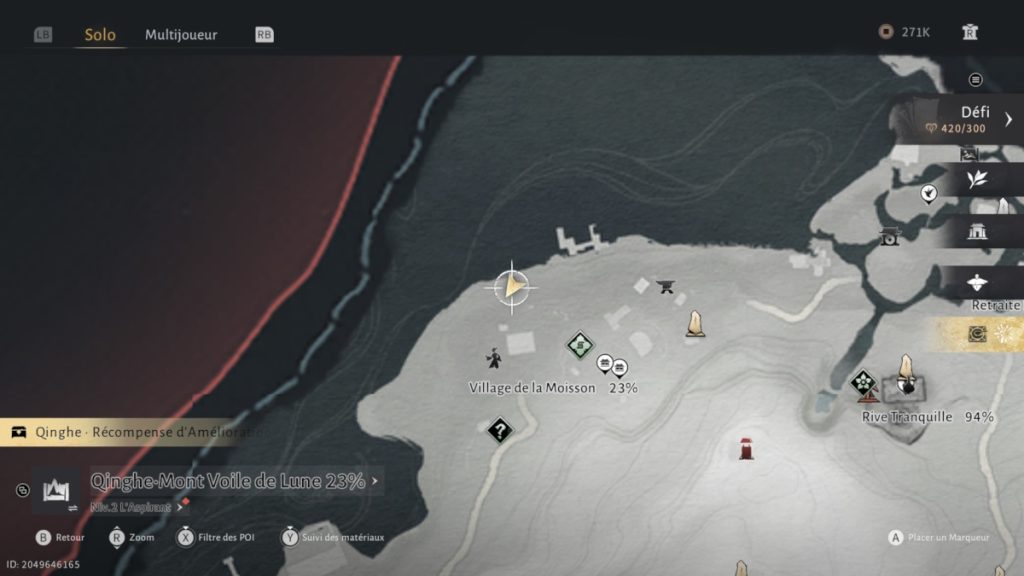
Task: Open the Défi challenge panel
Action: [965, 119]
